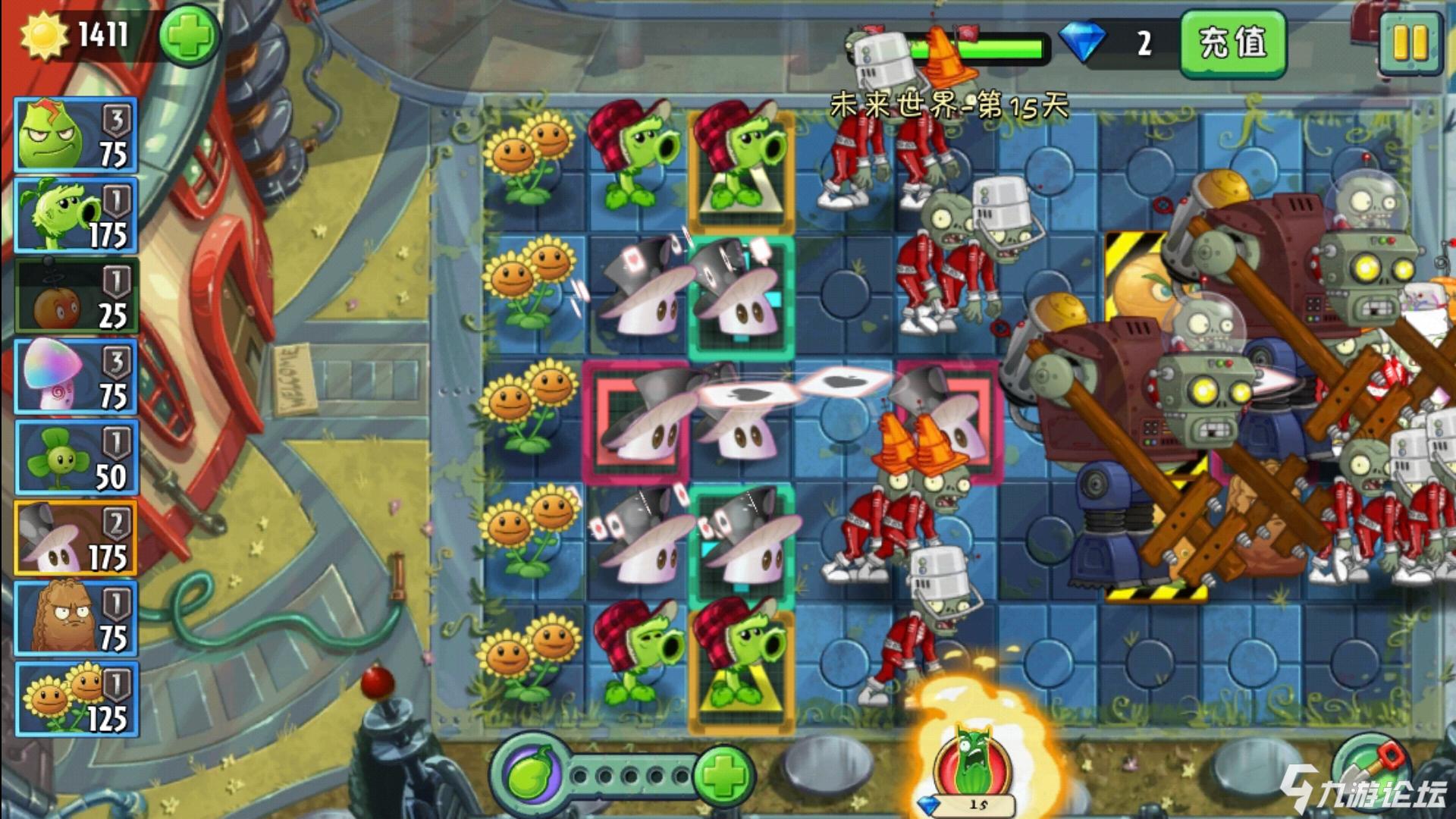The height and width of the screenshot is (819, 1456).
Task: Pause the game with the yellow pause button
Action: [x=1409, y=44]
